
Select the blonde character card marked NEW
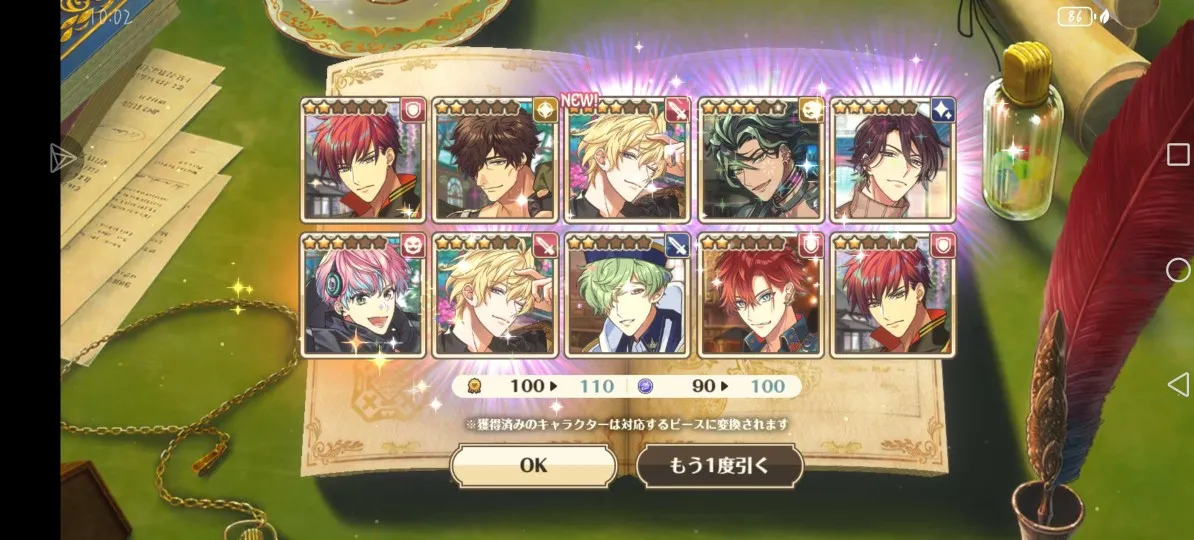point(627,160)
